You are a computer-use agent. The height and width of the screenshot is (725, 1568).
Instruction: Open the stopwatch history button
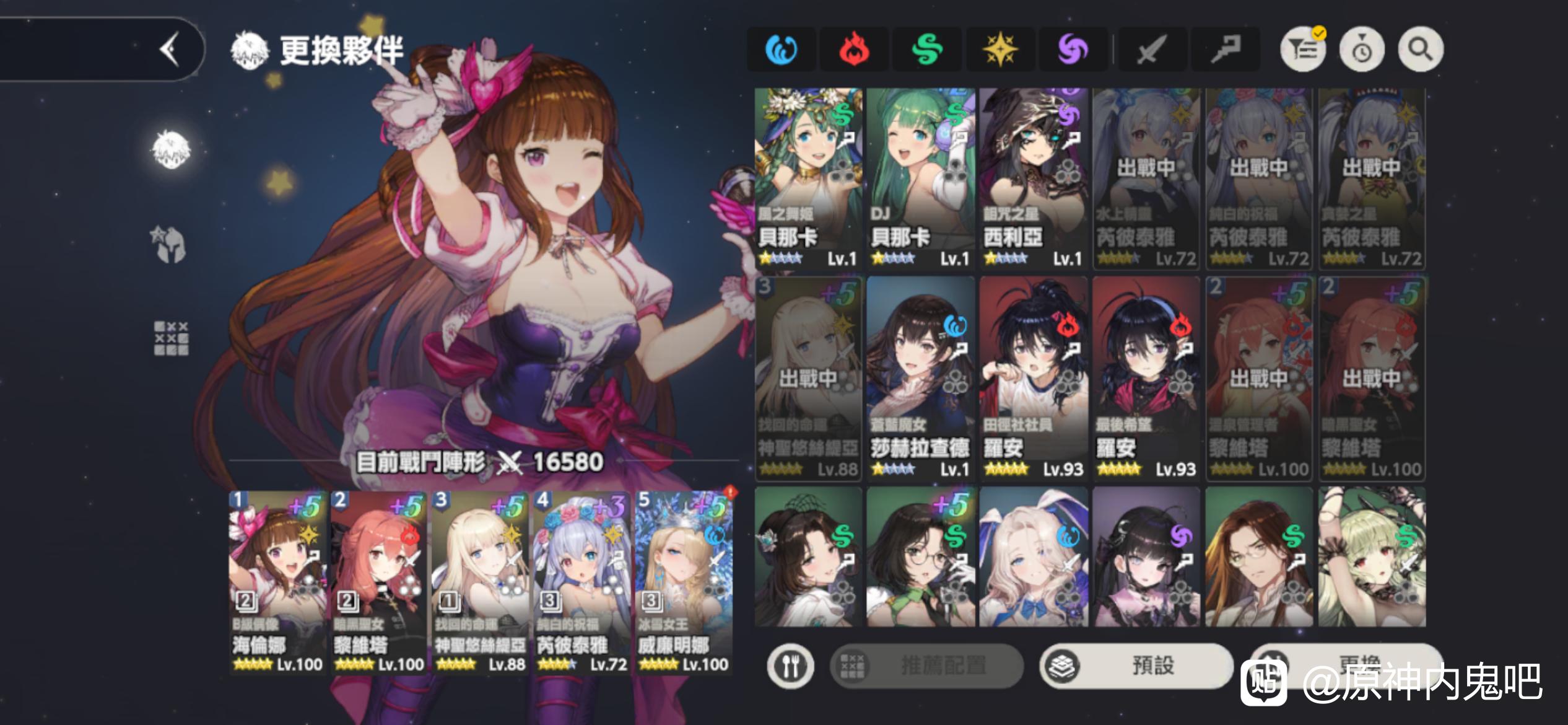1362,49
